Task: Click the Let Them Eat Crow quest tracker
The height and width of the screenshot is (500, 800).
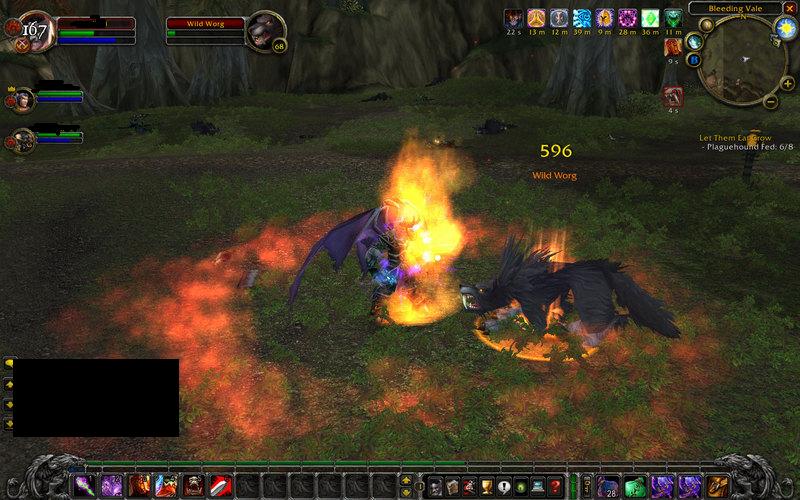Action: pyautogui.click(x=744, y=137)
